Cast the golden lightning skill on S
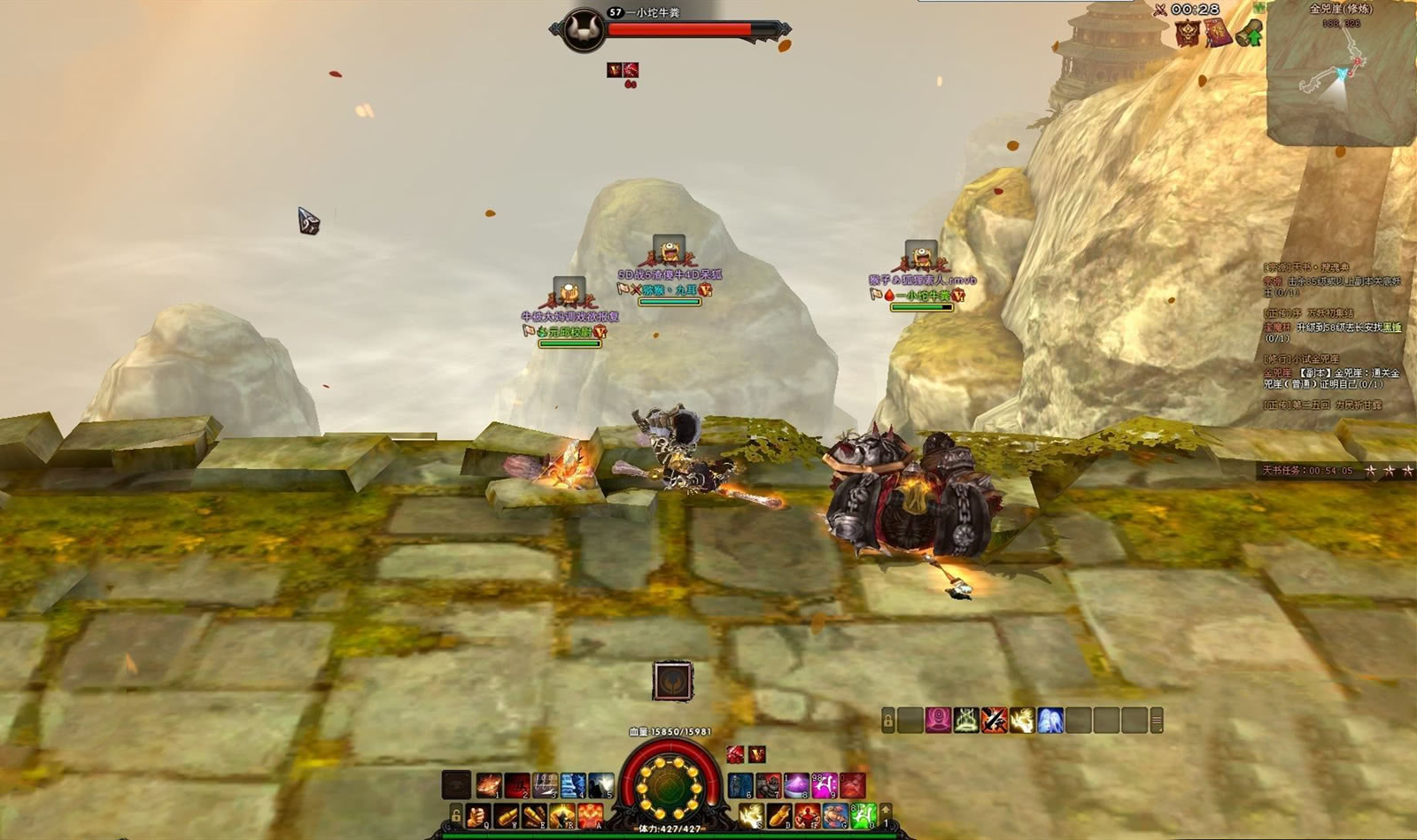The height and width of the screenshot is (840, 1417). pyautogui.click(x=752, y=815)
